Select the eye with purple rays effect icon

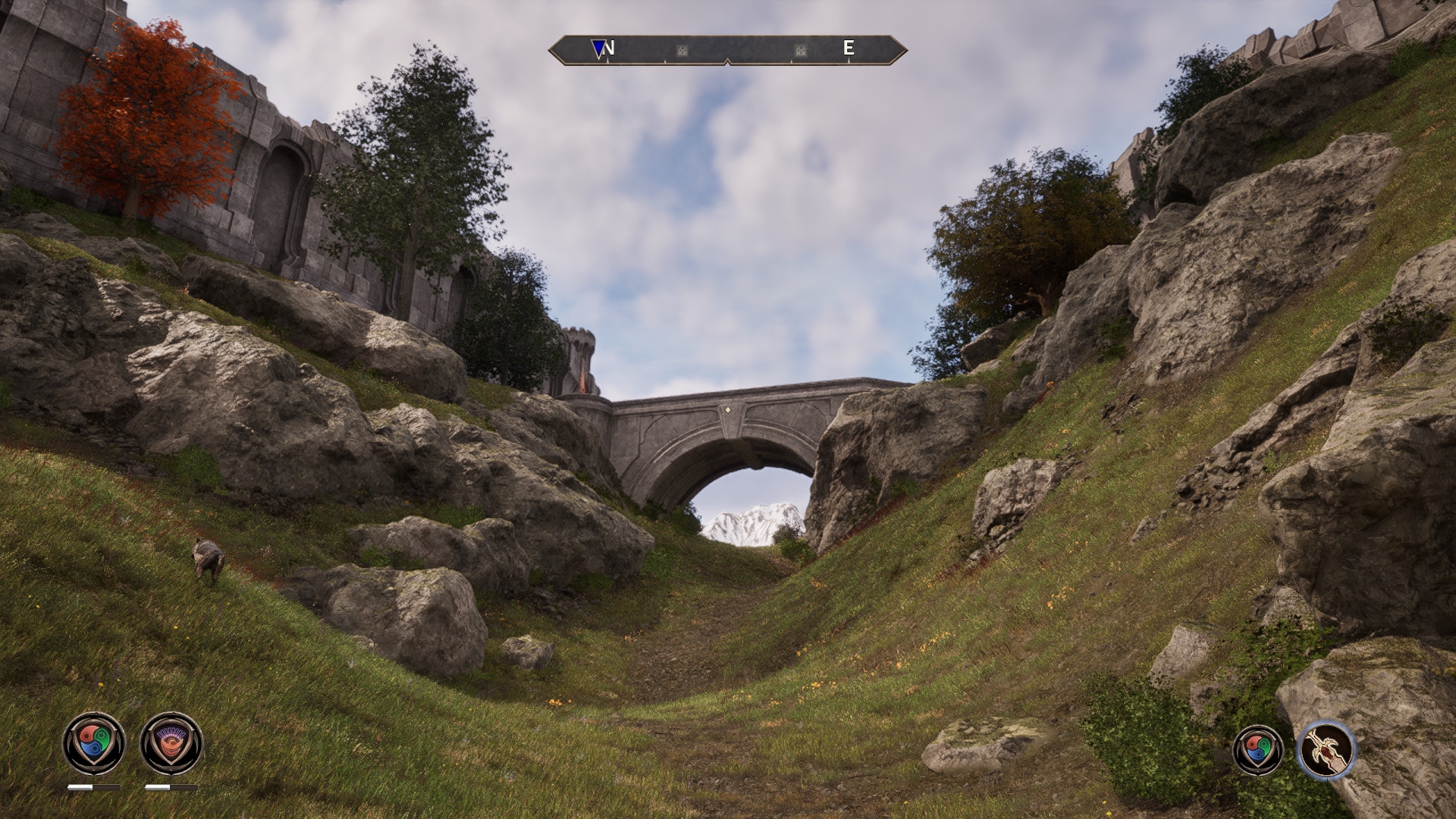coord(171,743)
